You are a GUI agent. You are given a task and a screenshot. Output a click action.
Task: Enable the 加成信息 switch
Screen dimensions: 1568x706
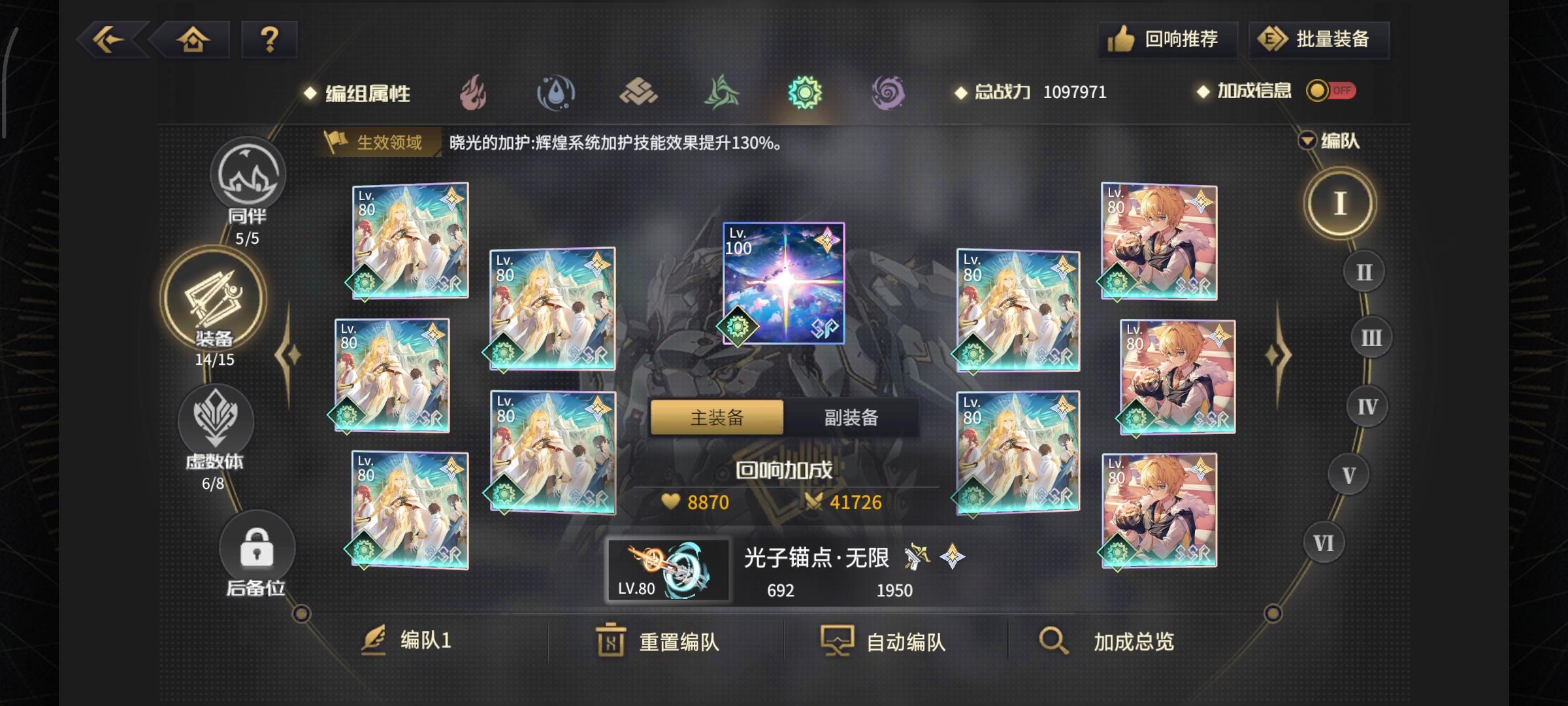click(x=1333, y=92)
